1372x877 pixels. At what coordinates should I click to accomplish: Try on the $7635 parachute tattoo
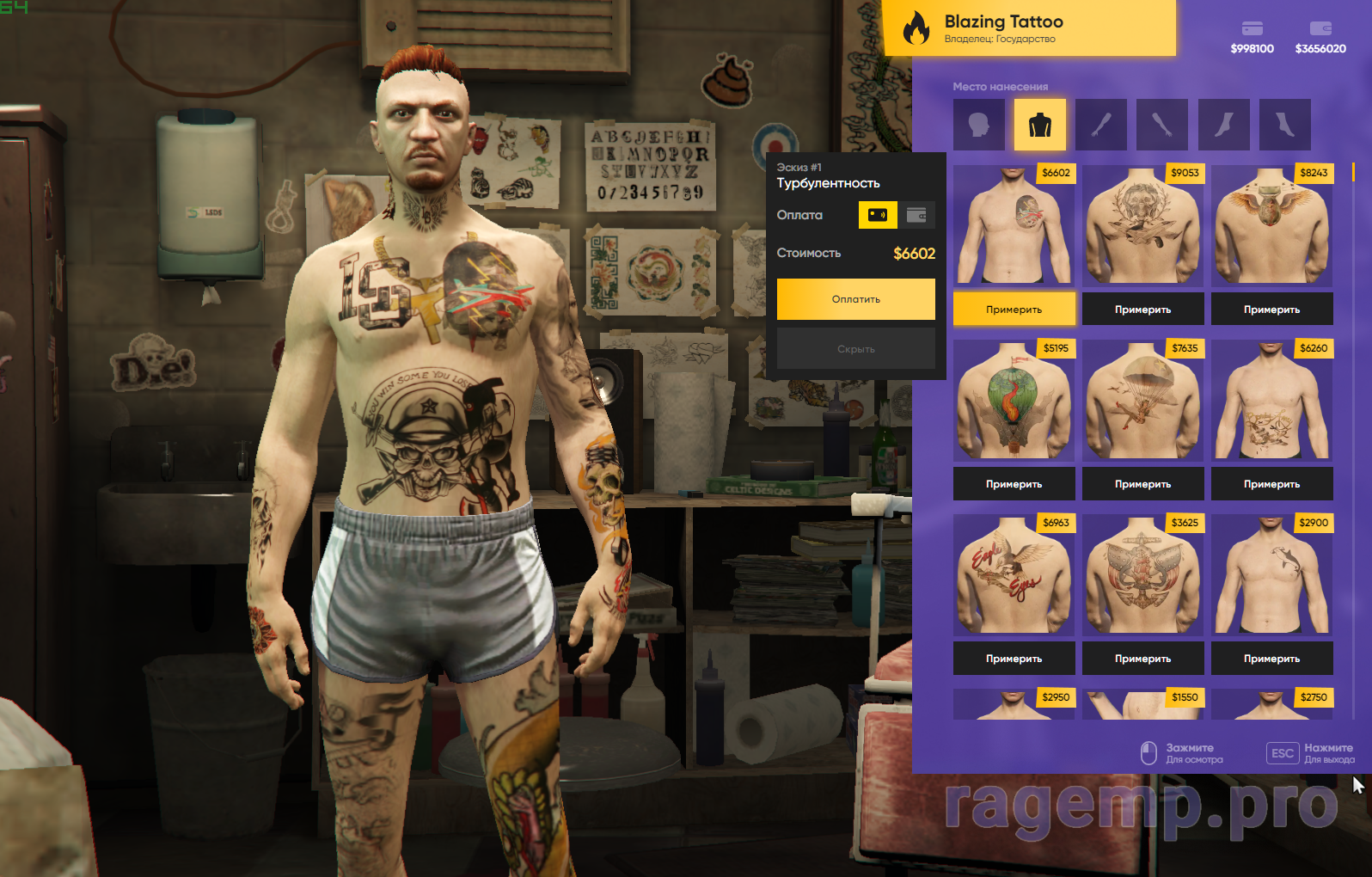pos(1142,484)
